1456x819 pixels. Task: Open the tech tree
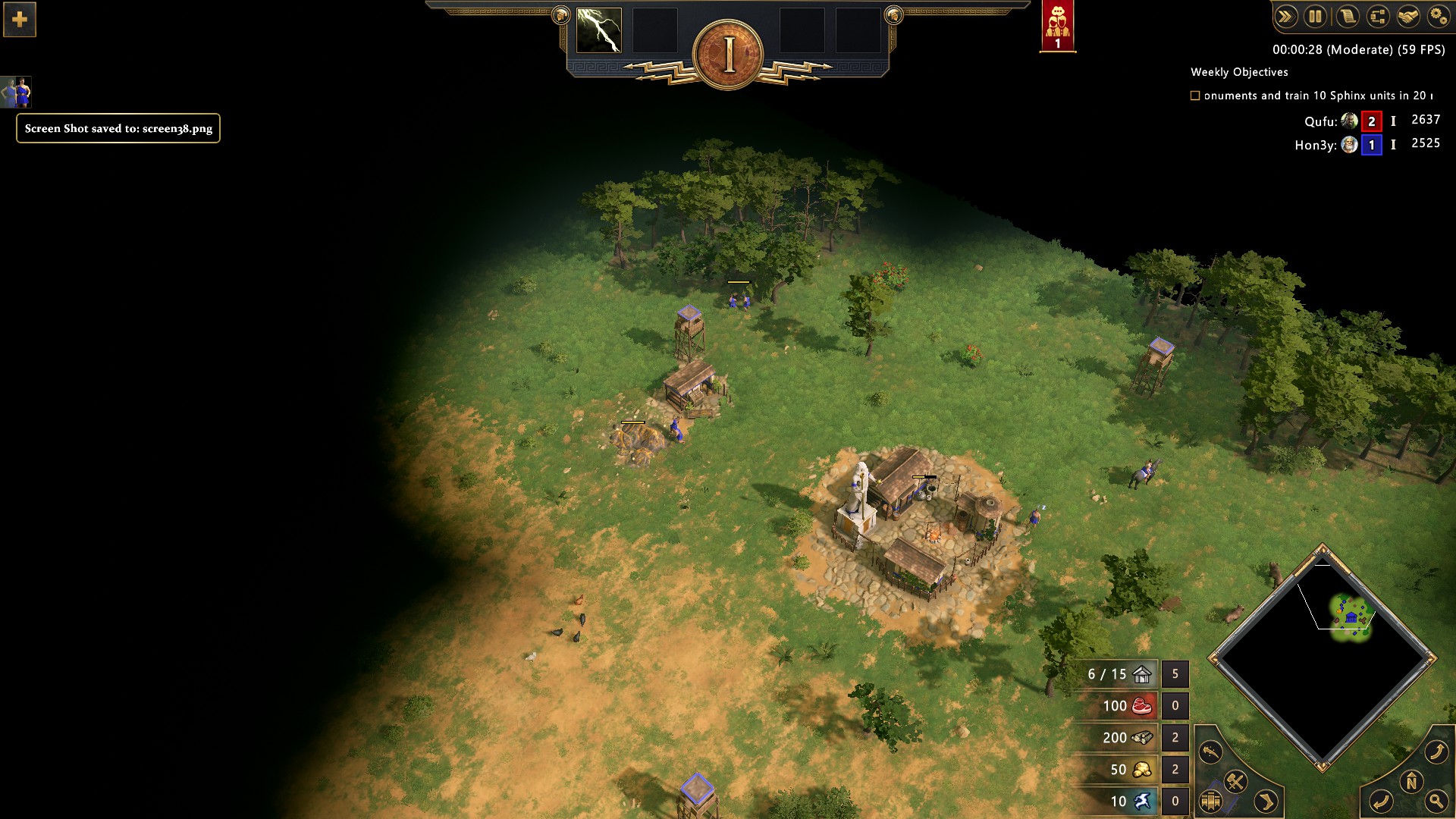pyautogui.click(x=1377, y=17)
